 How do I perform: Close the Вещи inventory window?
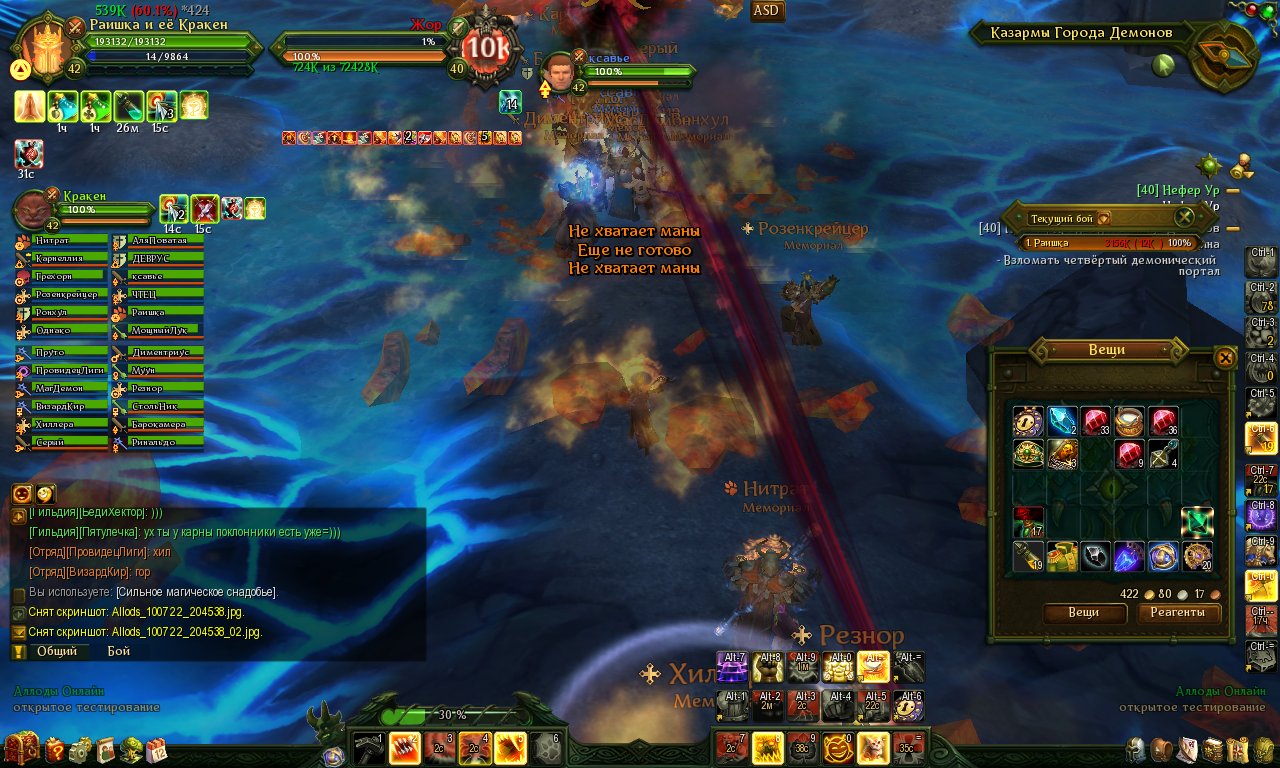1224,358
